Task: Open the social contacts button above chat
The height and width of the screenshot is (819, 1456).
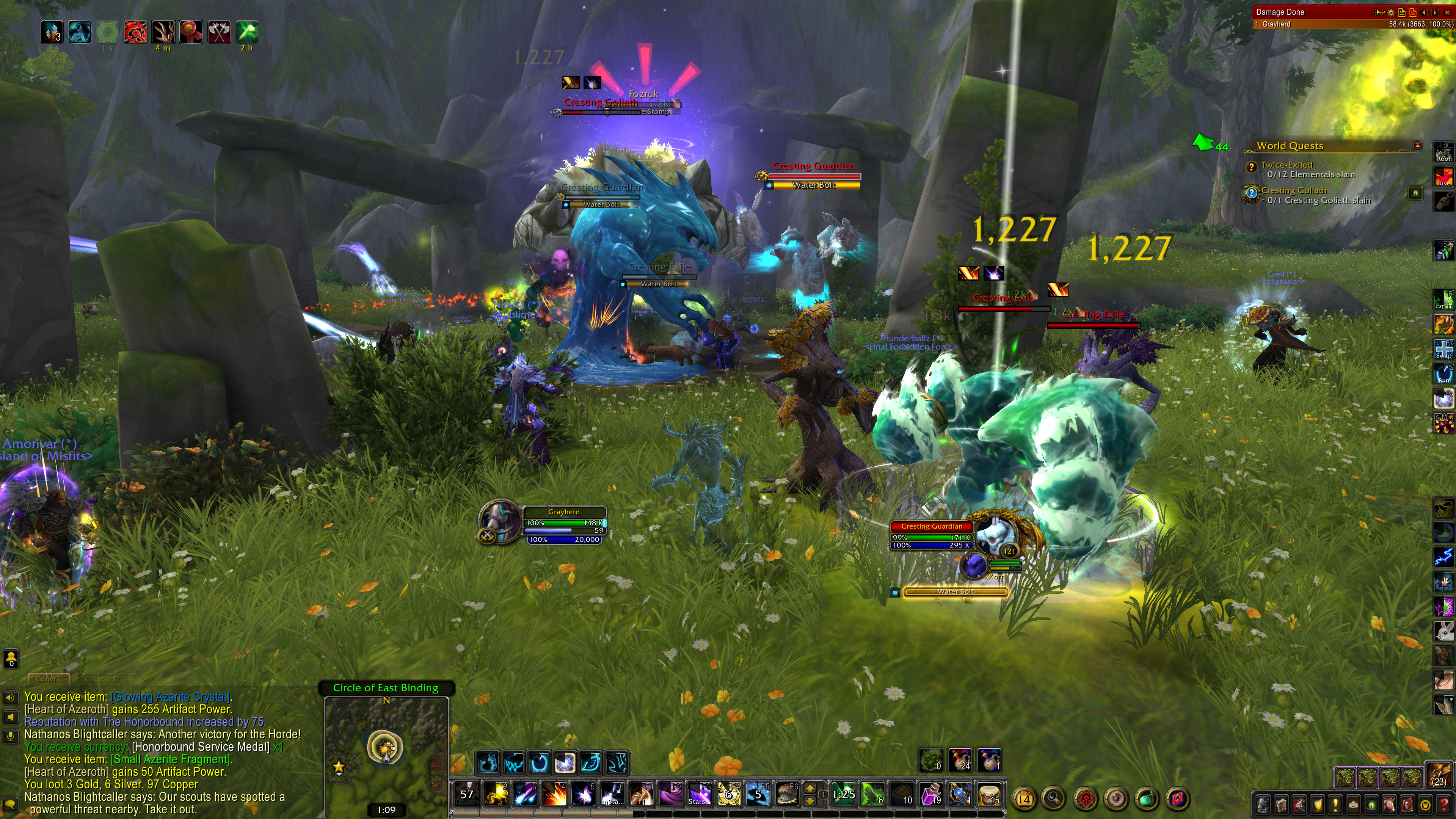Action: (x=11, y=659)
